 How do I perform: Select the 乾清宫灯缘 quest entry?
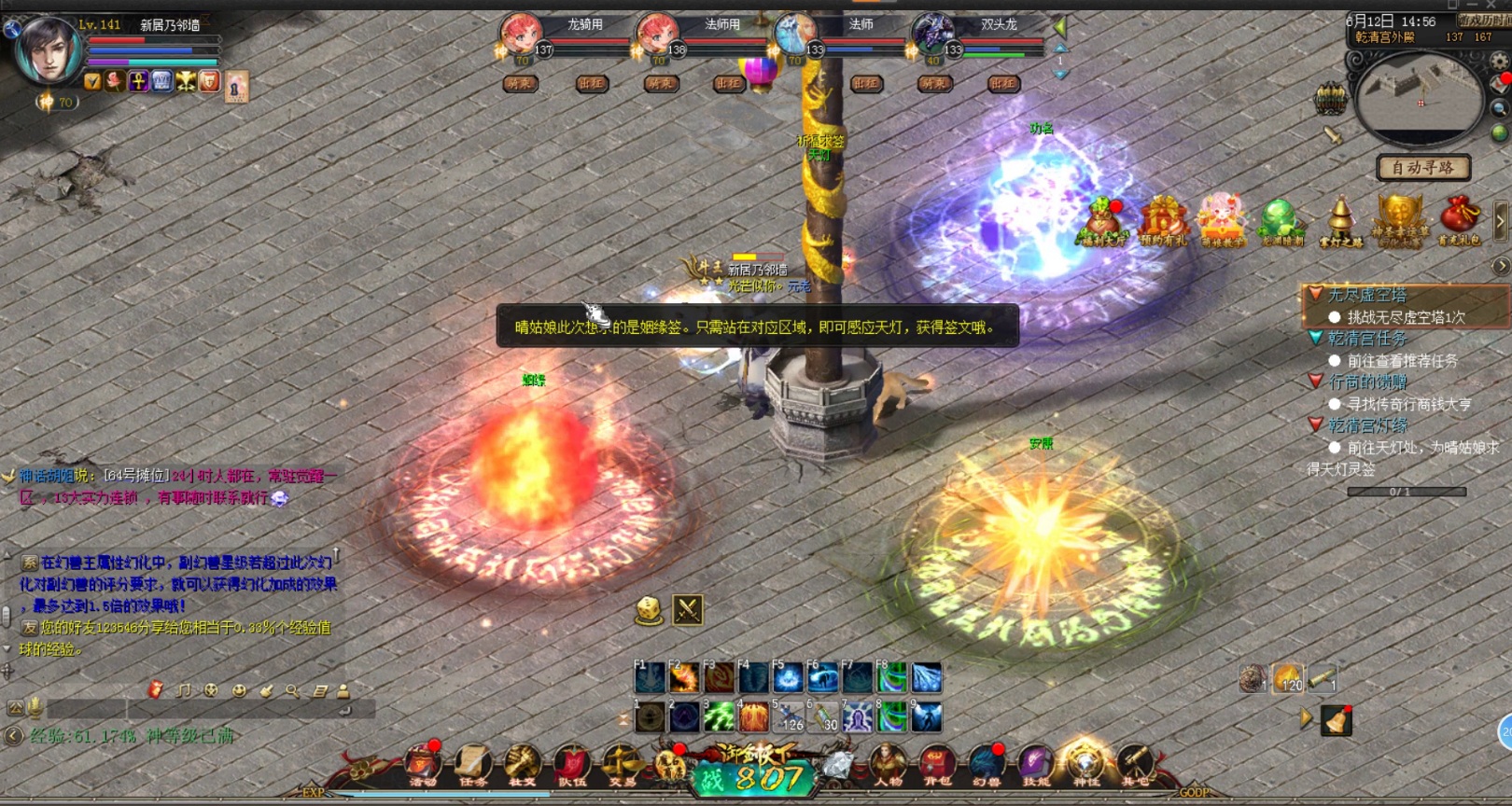tap(1367, 425)
